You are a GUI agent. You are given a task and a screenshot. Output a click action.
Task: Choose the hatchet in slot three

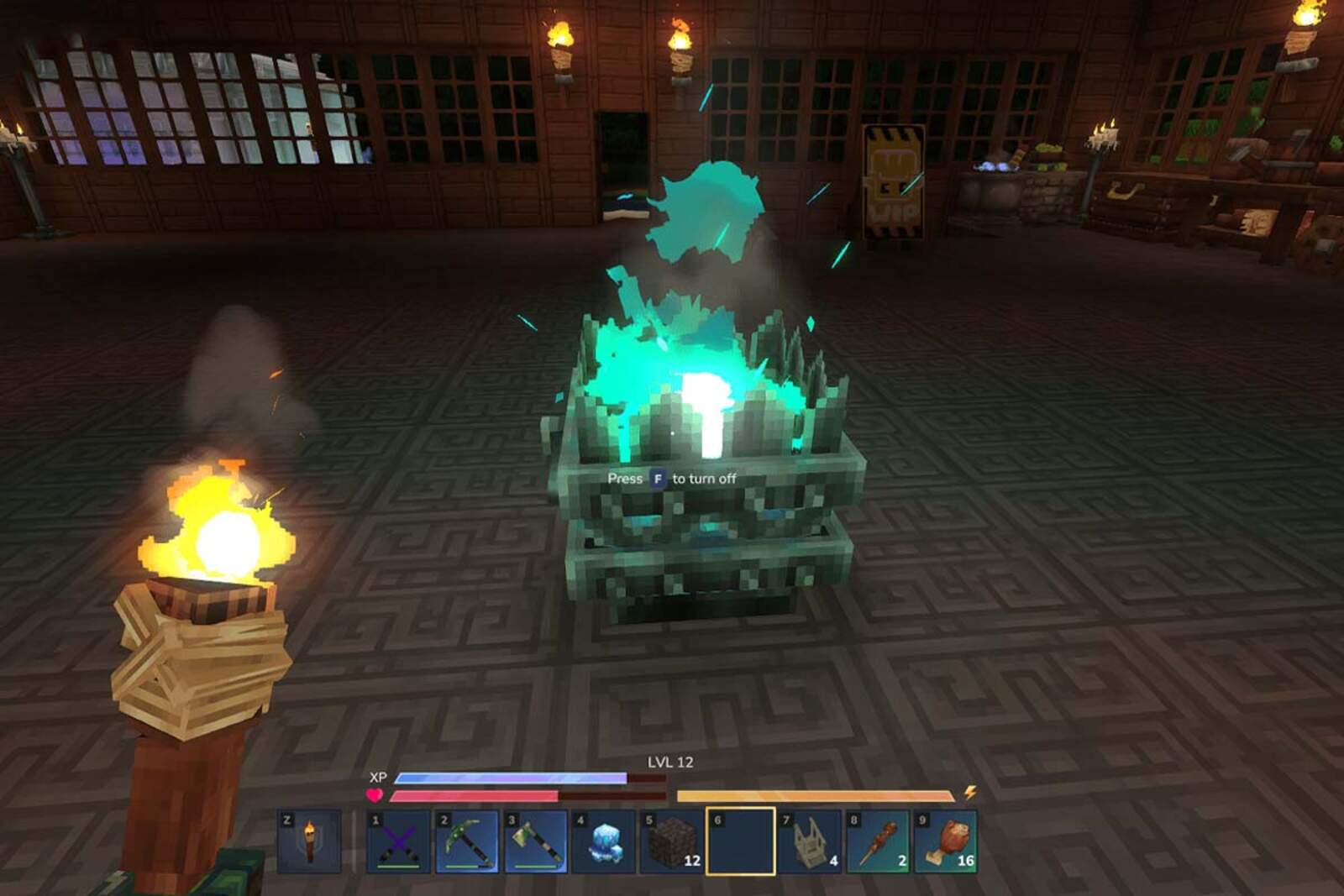tap(536, 841)
